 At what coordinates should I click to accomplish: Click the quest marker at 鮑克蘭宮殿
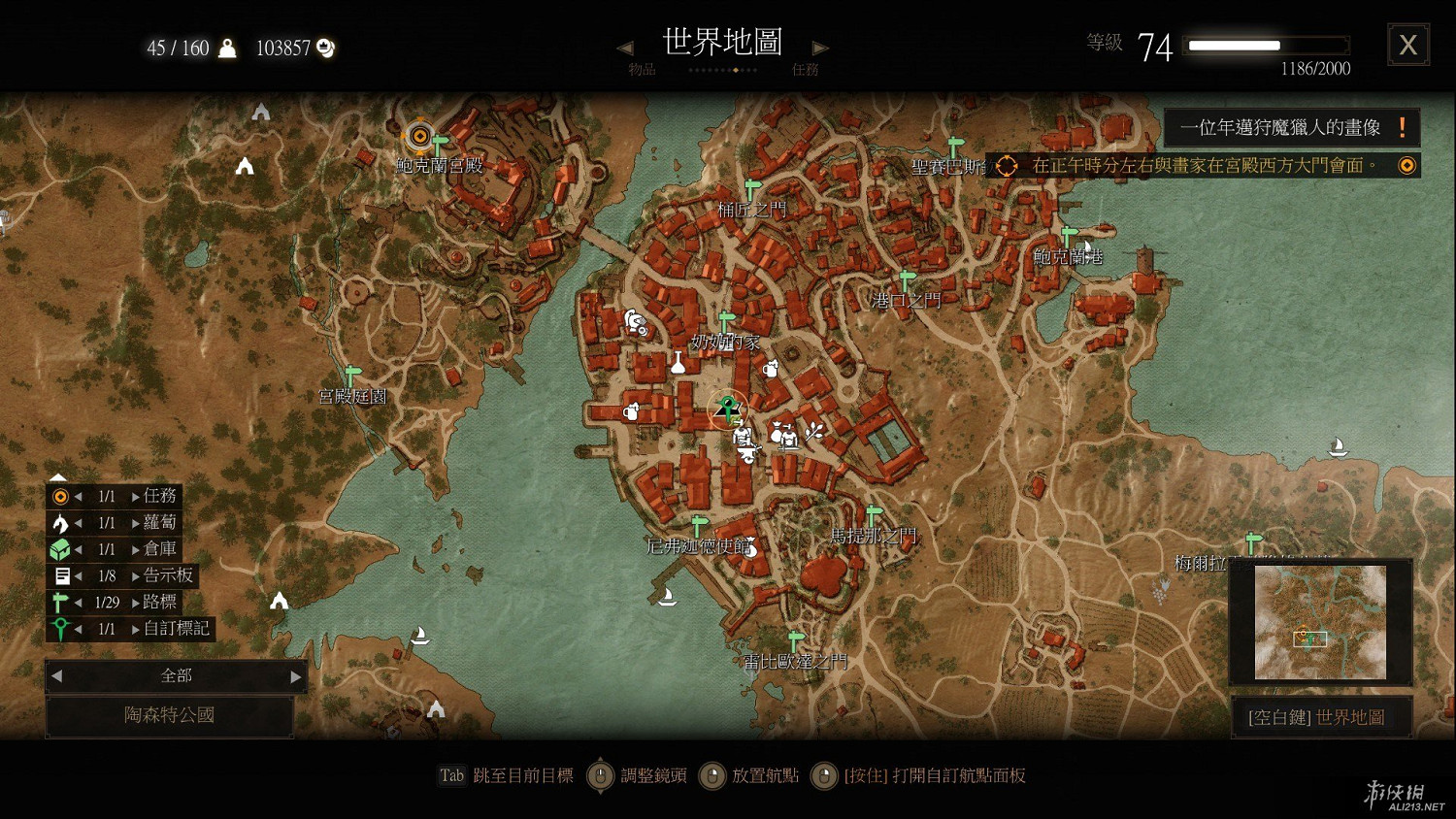[418, 136]
